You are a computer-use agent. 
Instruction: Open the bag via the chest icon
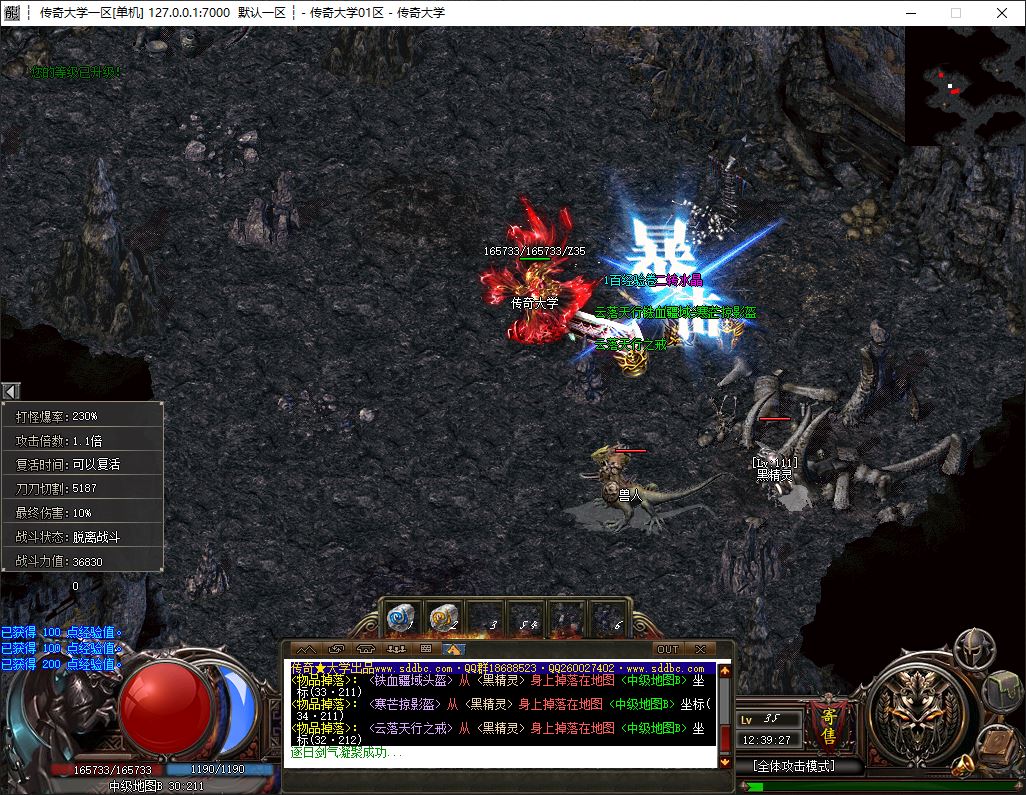point(1004,690)
